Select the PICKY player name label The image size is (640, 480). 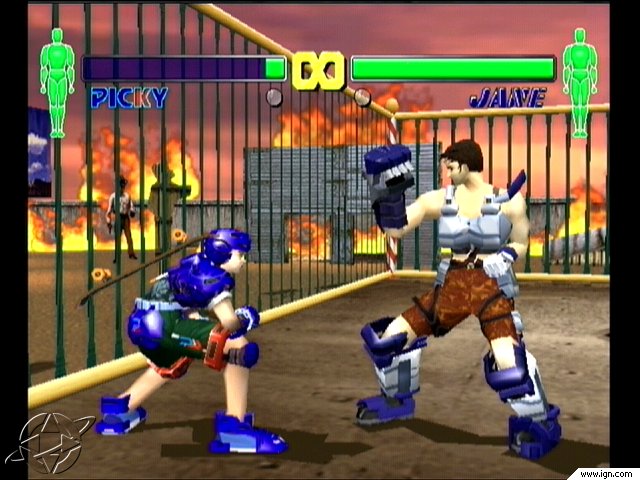tap(129, 98)
